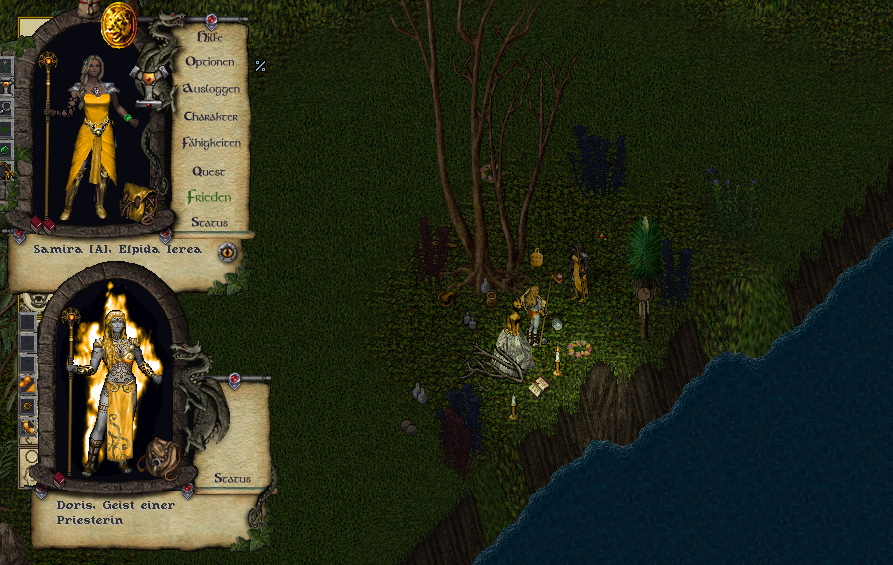
Task: Open the red spellbooks on Samira's paperdoll
Action: point(41,222)
